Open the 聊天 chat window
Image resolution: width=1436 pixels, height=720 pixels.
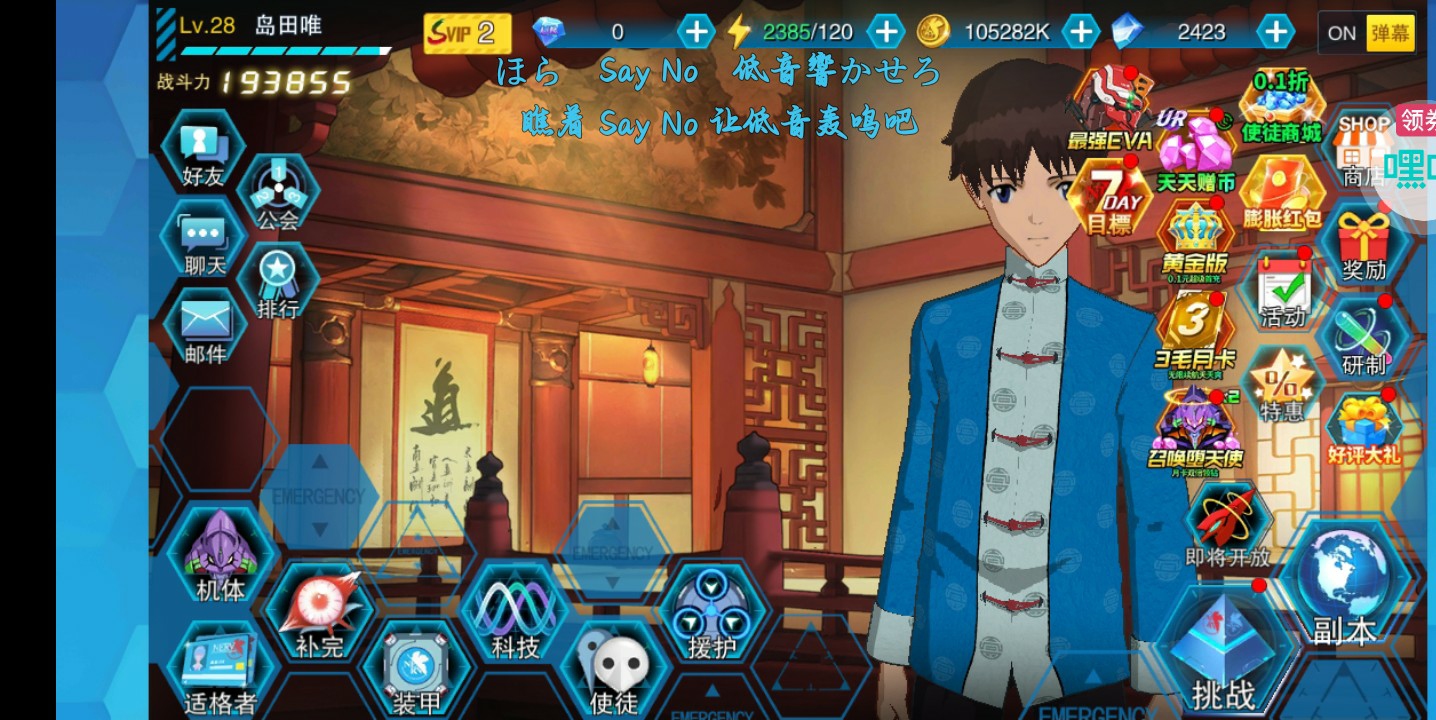click(204, 242)
